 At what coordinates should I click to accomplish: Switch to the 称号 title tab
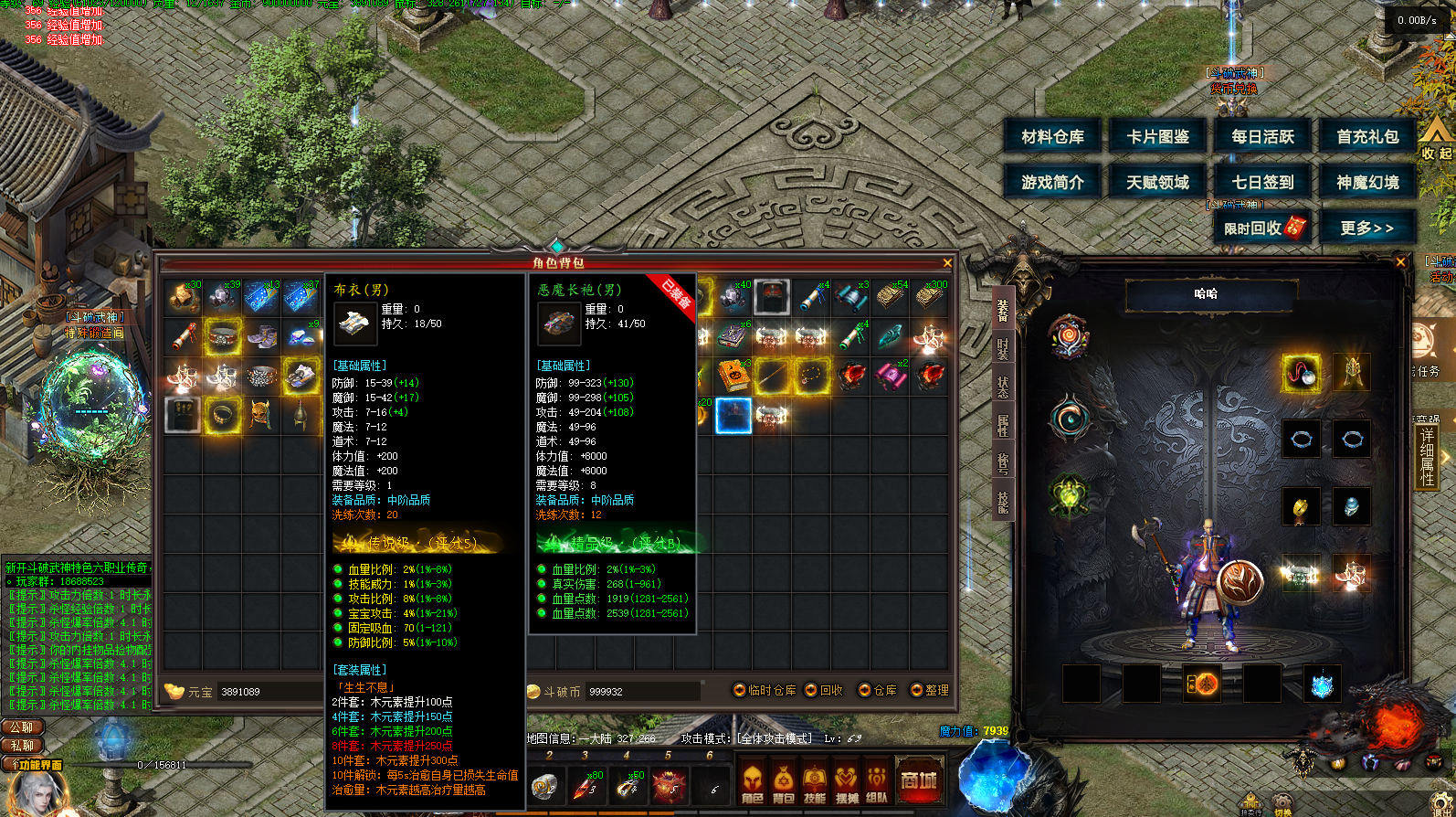point(1002,462)
